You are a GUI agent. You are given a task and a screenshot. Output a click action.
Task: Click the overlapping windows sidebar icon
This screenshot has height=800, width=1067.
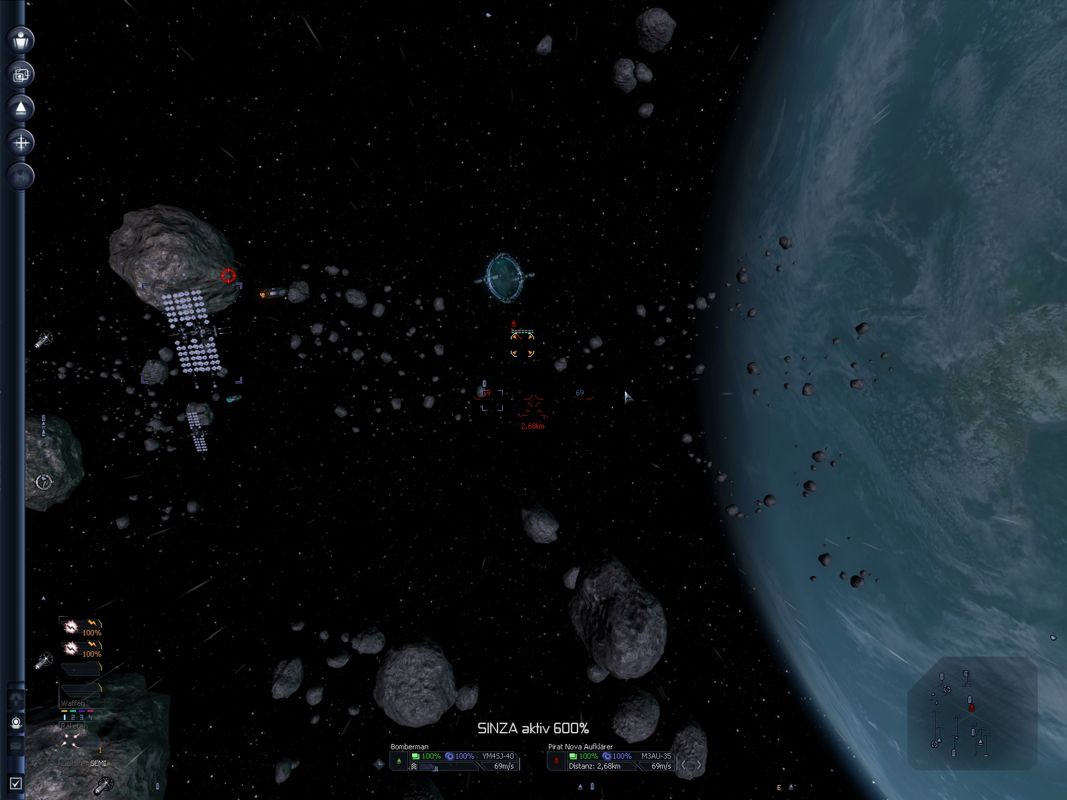[21, 73]
